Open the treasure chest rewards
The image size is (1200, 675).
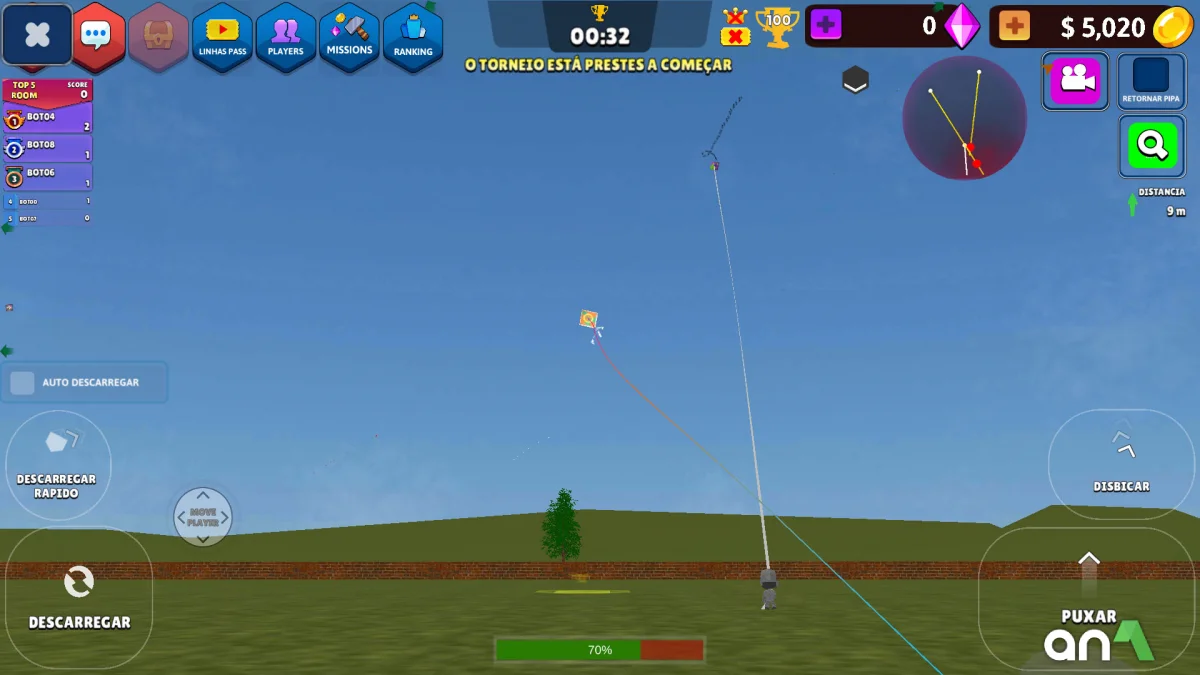click(x=159, y=36)
